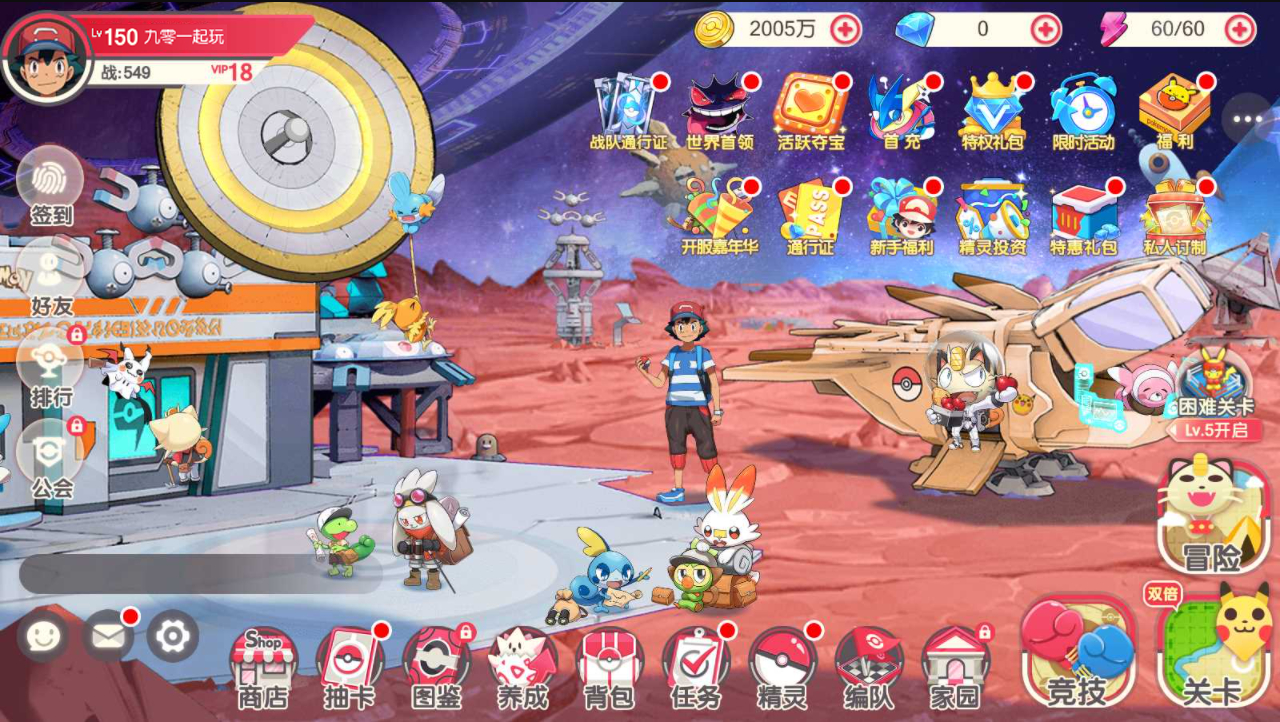Open the 签到 daily check-in

(x=50, y=185)
